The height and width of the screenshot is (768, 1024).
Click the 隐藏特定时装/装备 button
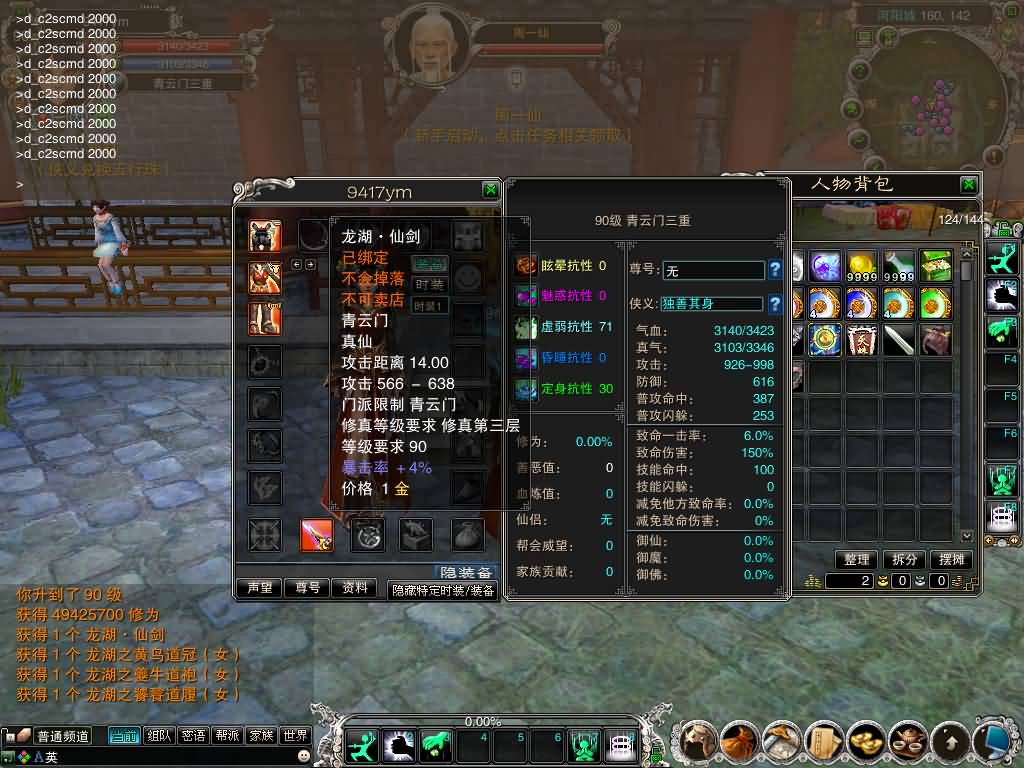coord(442,590)
